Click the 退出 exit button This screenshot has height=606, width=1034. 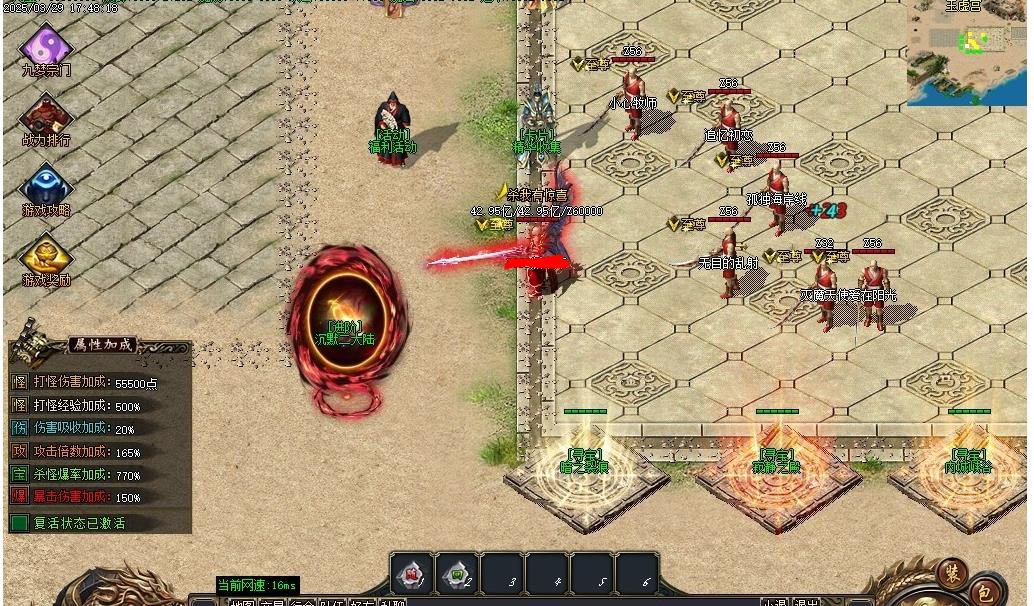point(806,602)
